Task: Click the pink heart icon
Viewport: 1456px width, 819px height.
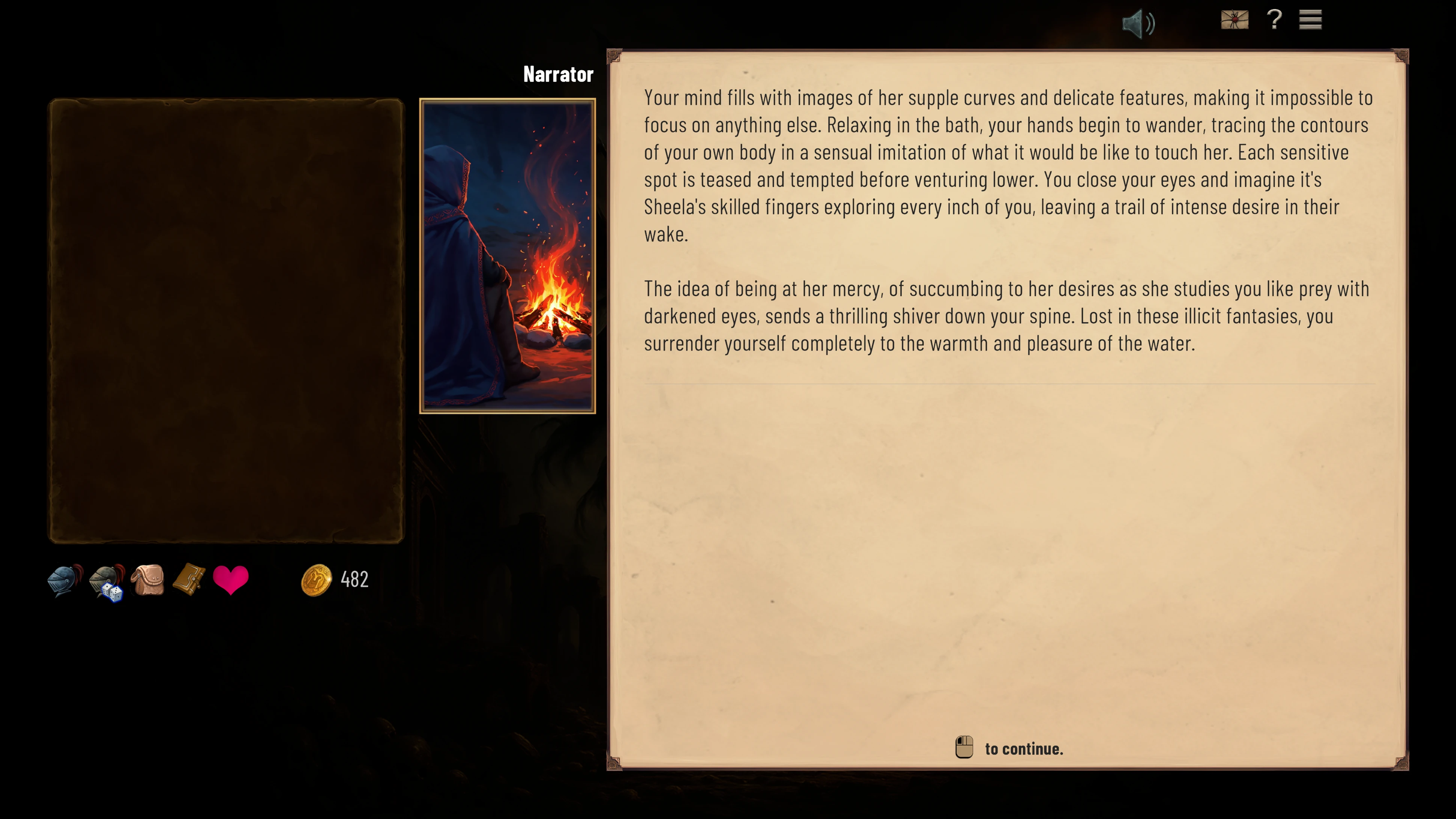Action: [x=231, y=580]
